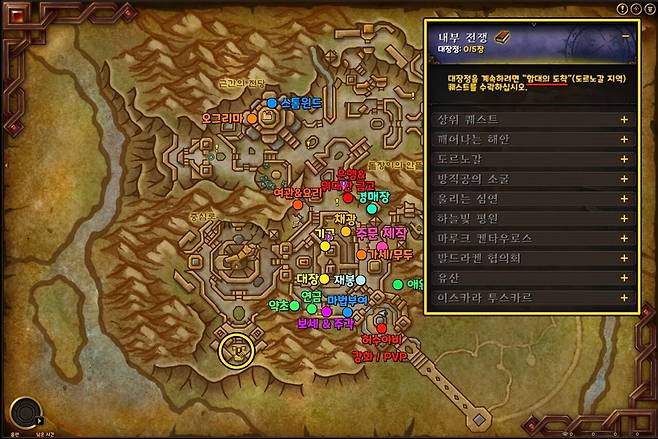658x439 pixels.
Task: Select the blue 스톰윈드 portal marker
Action: [272, 102]
